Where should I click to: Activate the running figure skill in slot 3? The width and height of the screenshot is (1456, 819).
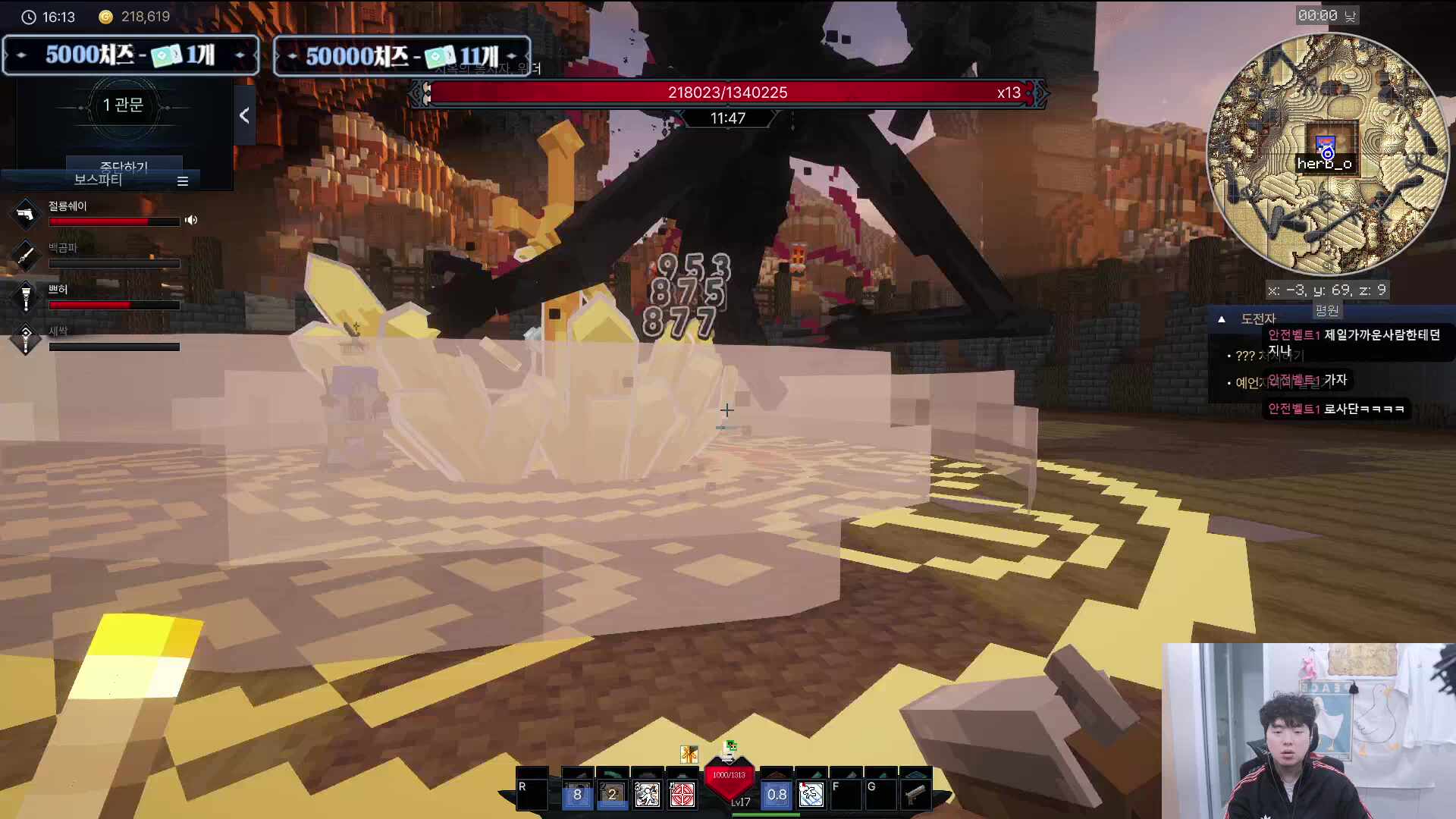click(647, 795)
